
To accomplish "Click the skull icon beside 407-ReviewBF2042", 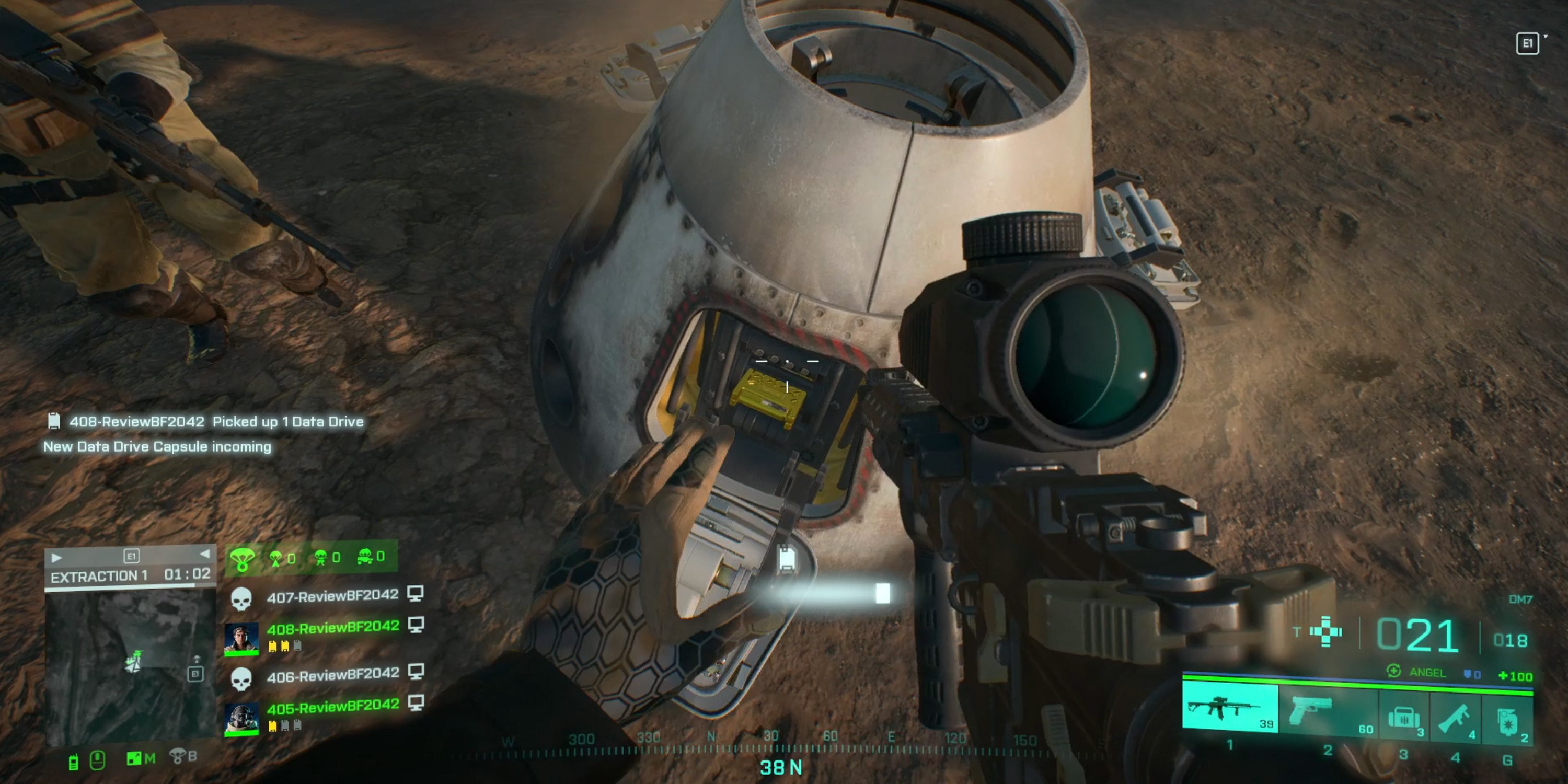I will (243, 598).
